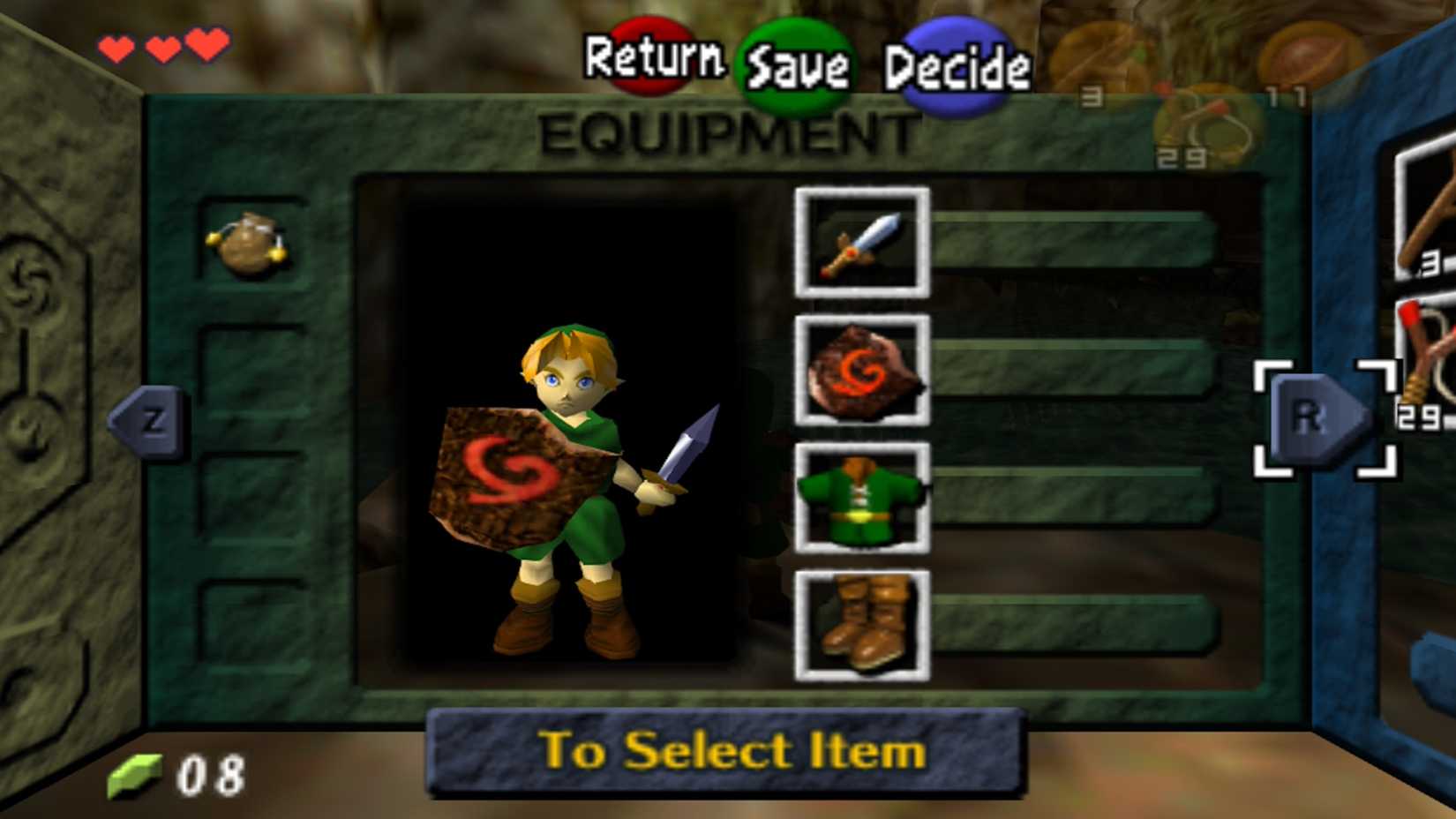This screenshot has height=819, width=1456.
Task: Click the bottle item on the left panel
Action: point(249,245)
